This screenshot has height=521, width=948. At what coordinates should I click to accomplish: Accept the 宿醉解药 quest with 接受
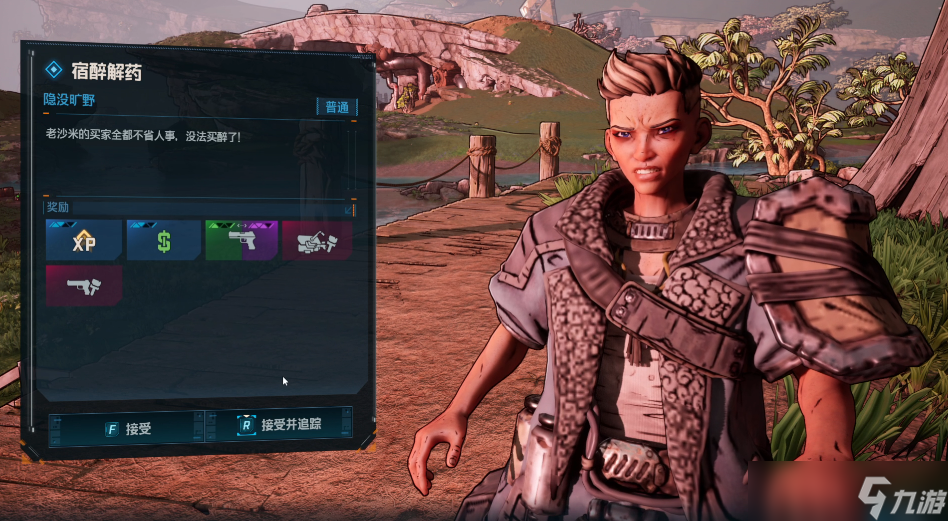coord(126,428)
